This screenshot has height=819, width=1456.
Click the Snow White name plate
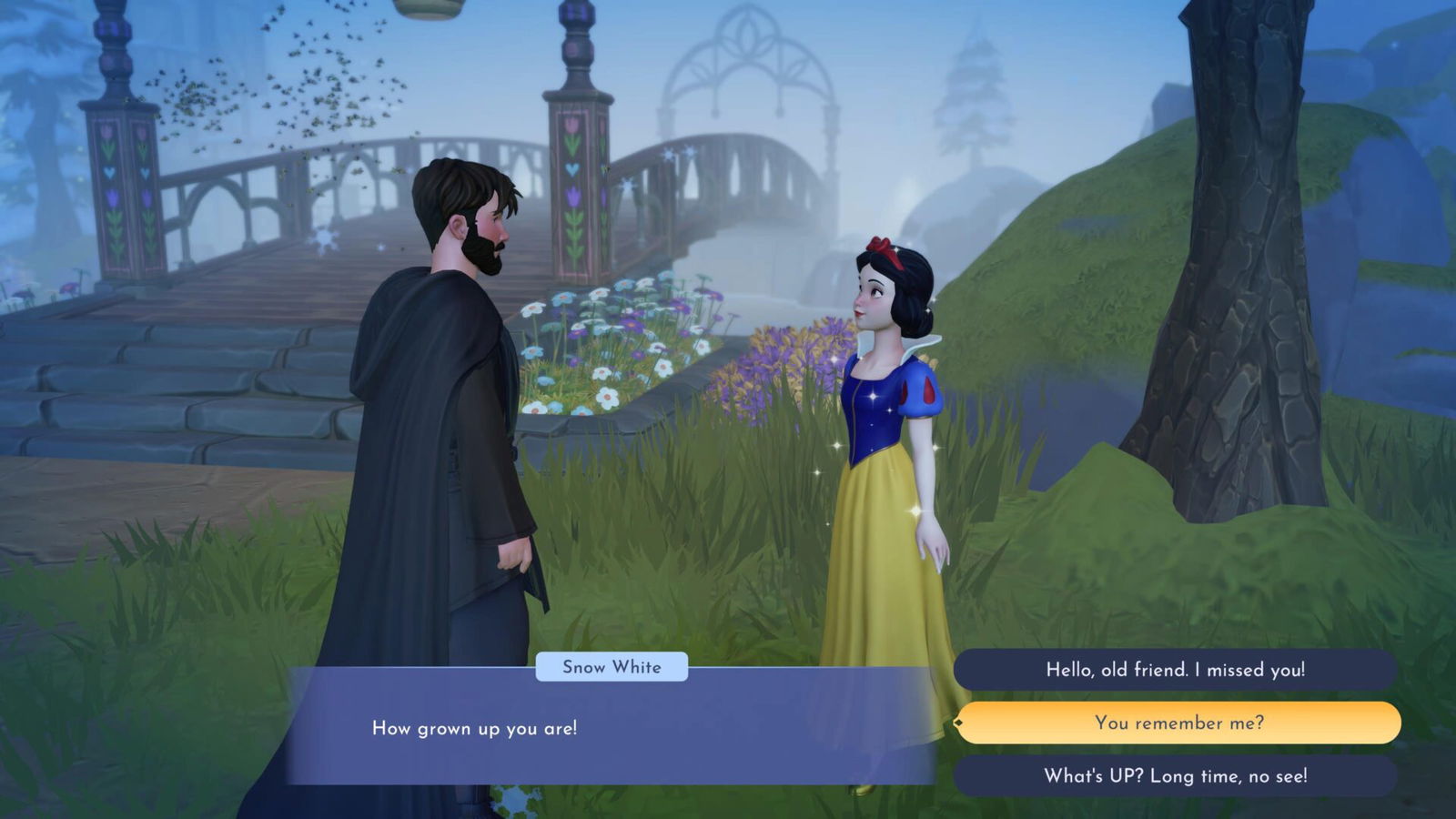[x=612, y=667]
